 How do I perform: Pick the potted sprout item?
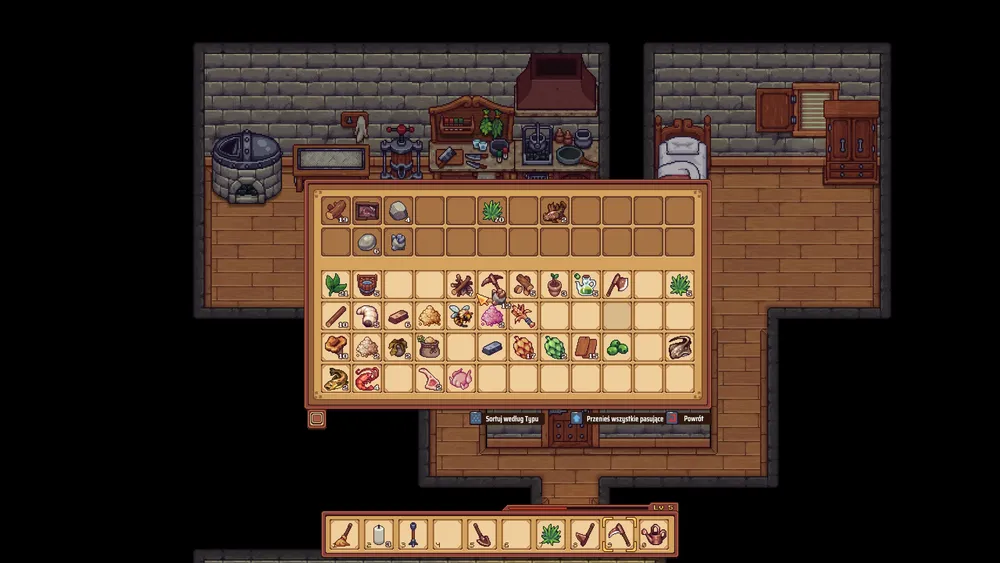click(x=553, y=285)
